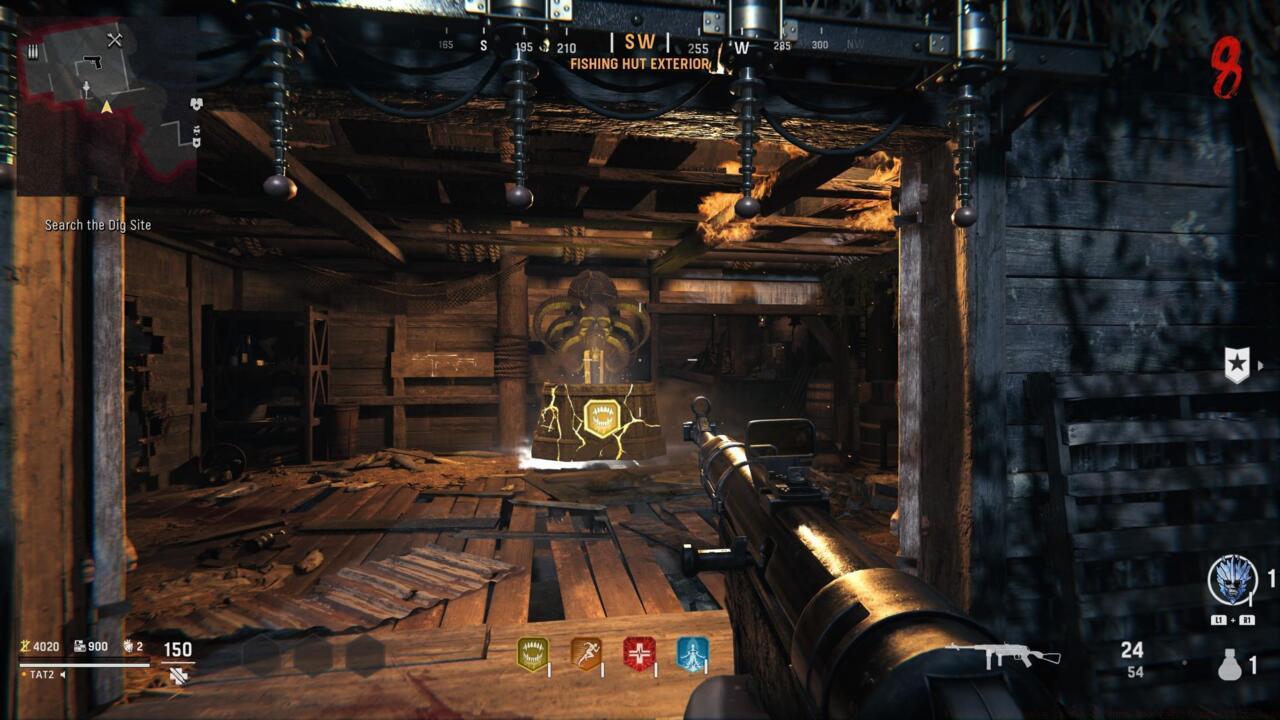Image resolution: width=1280 pixels, height=720 pixels.
Task: Select the SW heading on the compass
Action: click(x=640, y=42)
